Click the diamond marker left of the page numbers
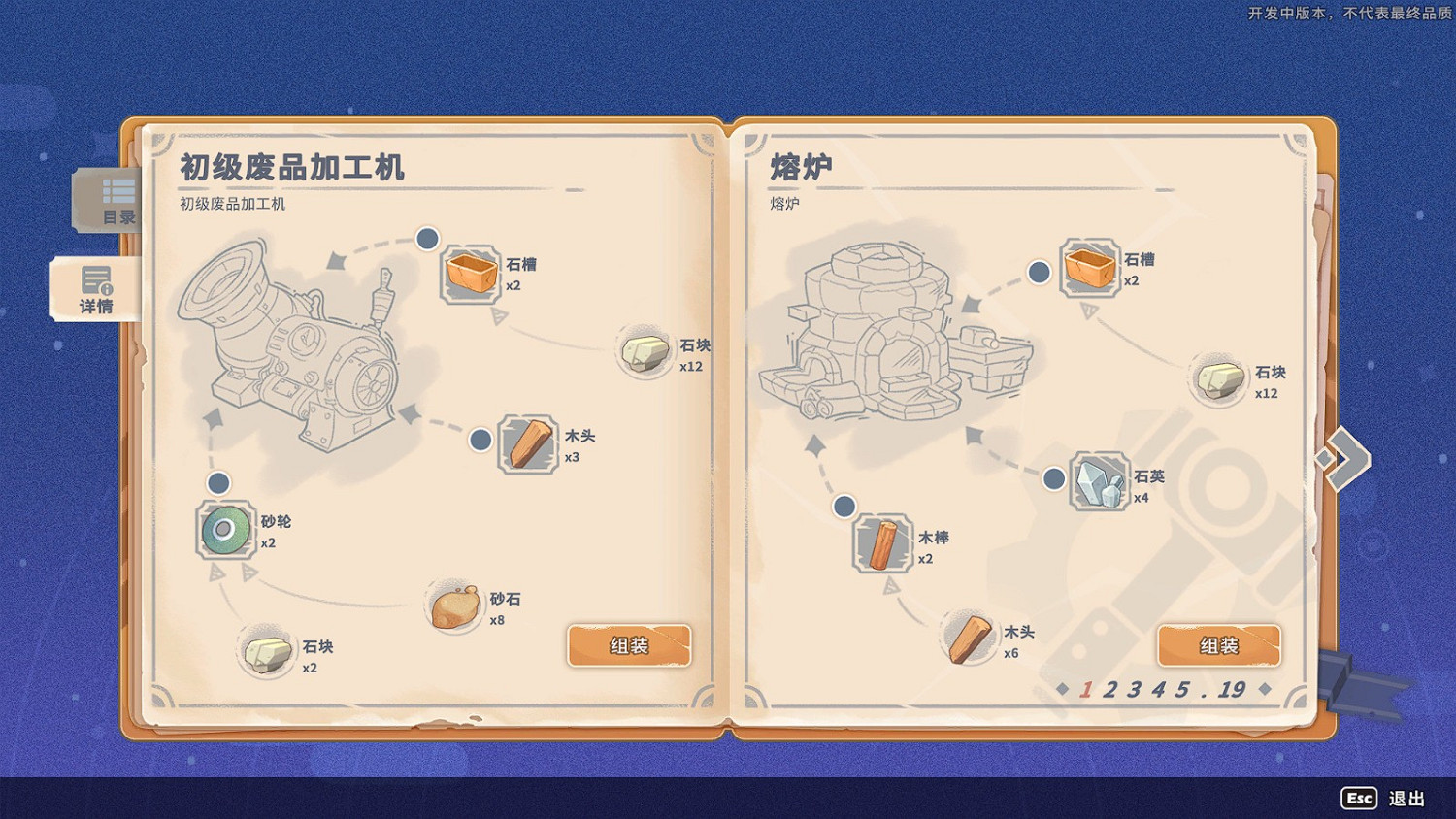This screenshot has height=819, width=1456. coord(1062,690)
